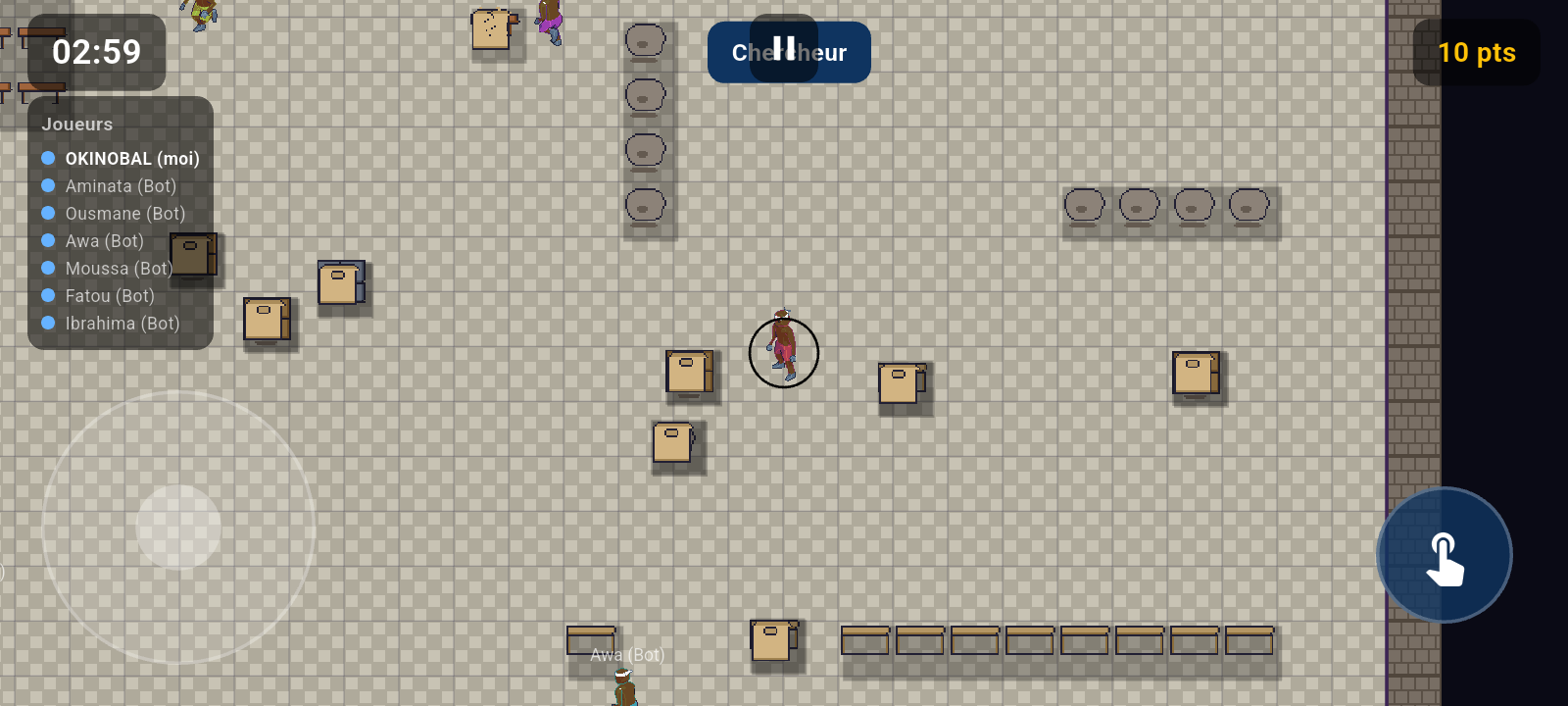Click the 02:59 timer display
1568x706 pixels.
pyautogui.click(x=95, y=53)
